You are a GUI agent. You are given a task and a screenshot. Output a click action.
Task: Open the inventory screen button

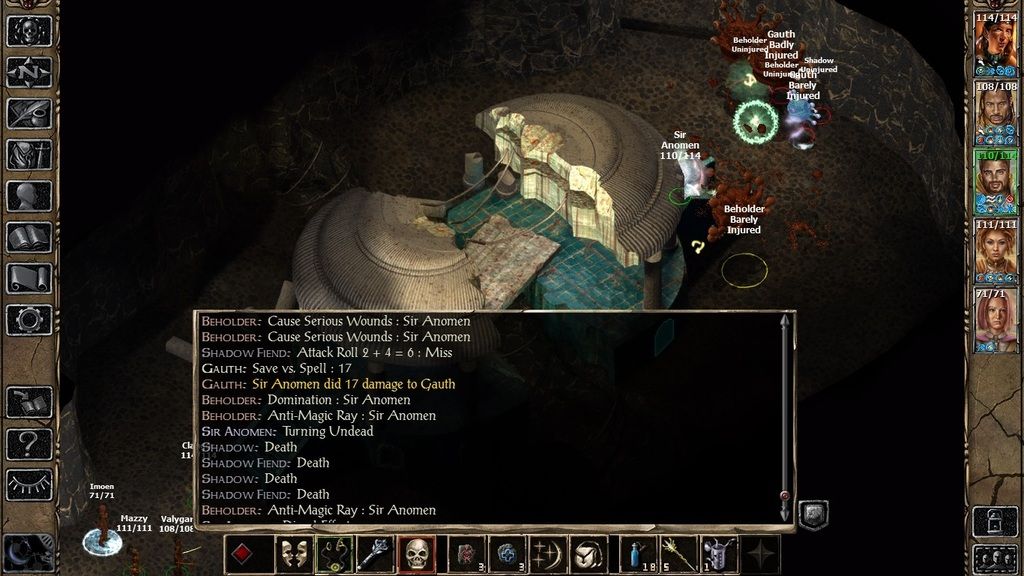pyautogui.click(x=29, y=154)
